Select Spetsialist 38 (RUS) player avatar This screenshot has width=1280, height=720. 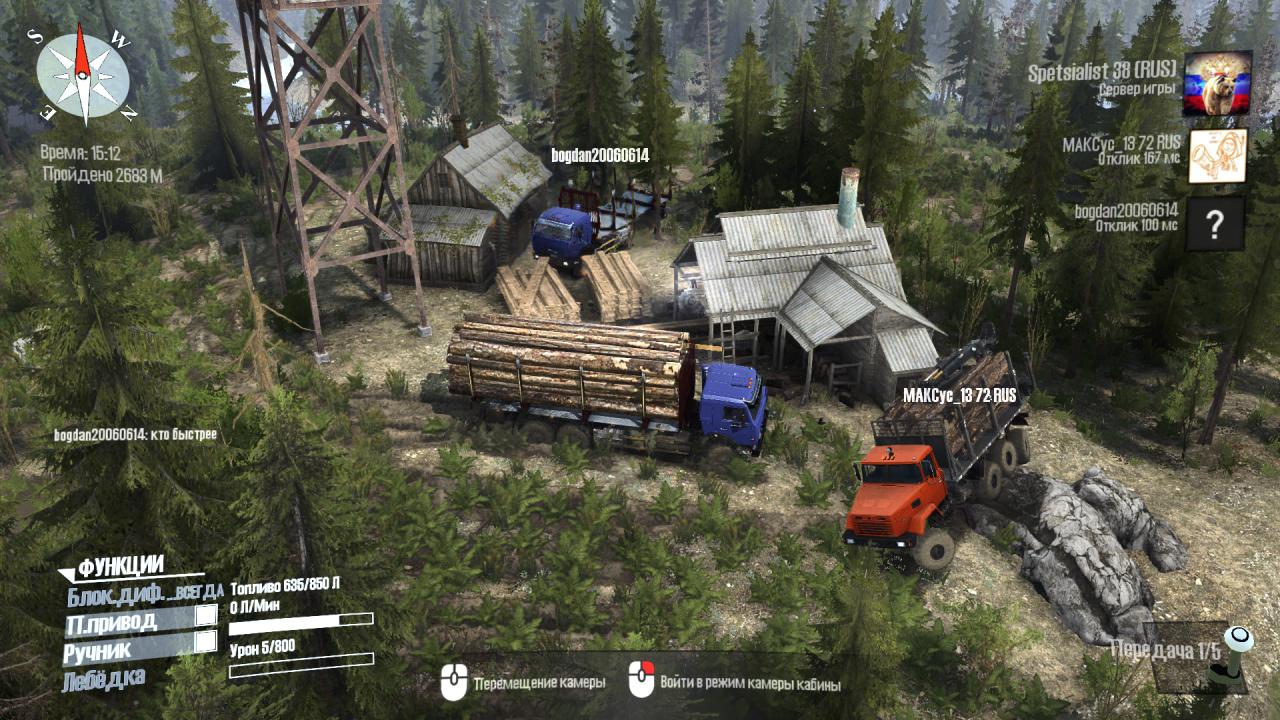click(x=1216, y=83)
